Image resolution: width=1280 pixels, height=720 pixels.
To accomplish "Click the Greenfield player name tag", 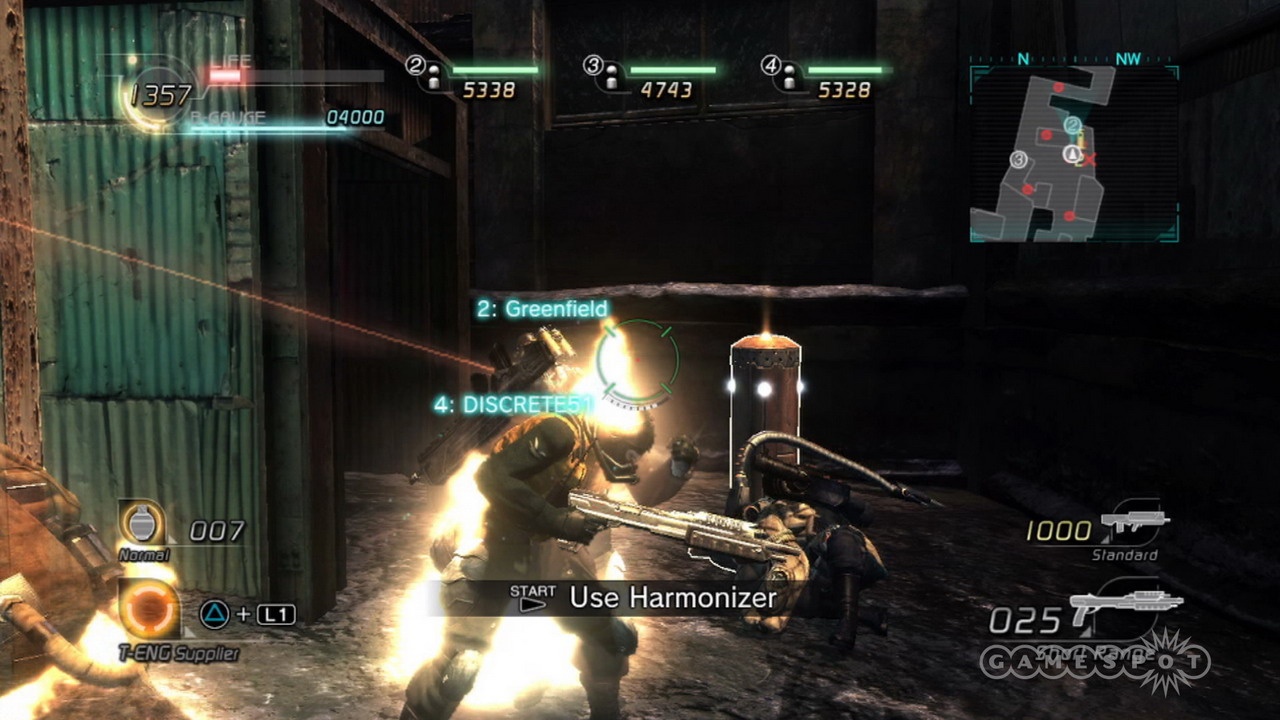I will click(542, 309).
